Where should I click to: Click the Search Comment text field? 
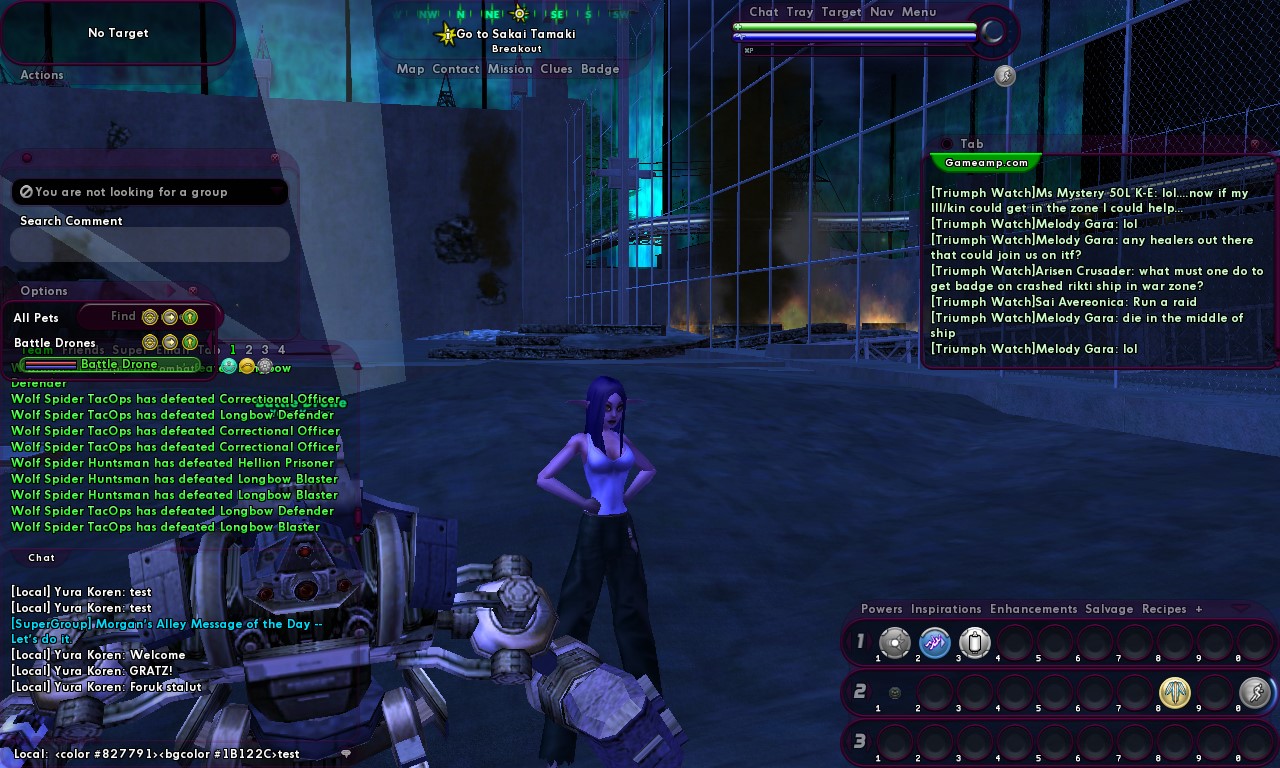point(150,244)
